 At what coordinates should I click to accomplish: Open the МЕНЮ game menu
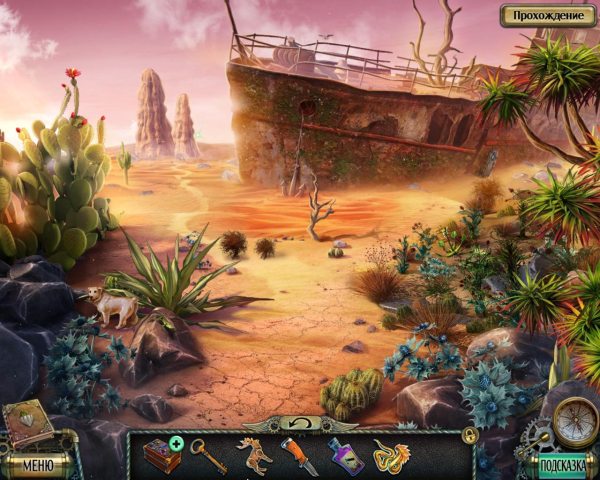[x=38, y=464]
